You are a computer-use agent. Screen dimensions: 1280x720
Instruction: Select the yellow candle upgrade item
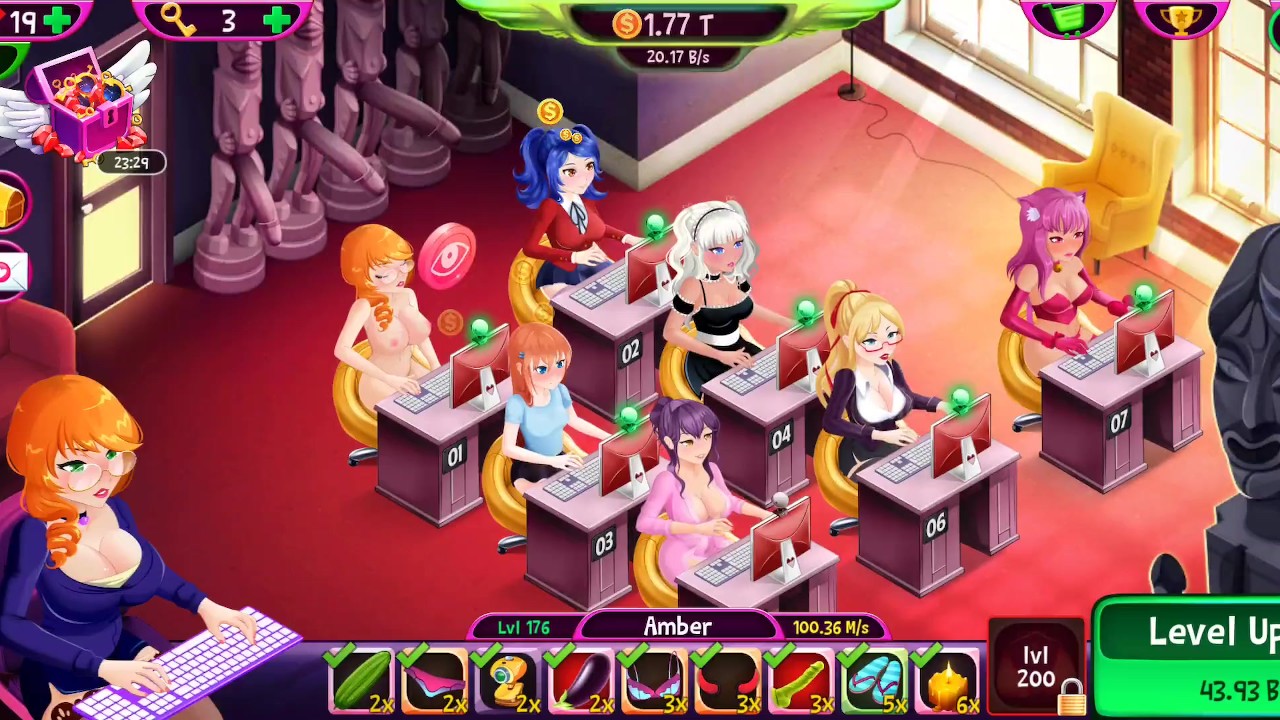[946, 680]
